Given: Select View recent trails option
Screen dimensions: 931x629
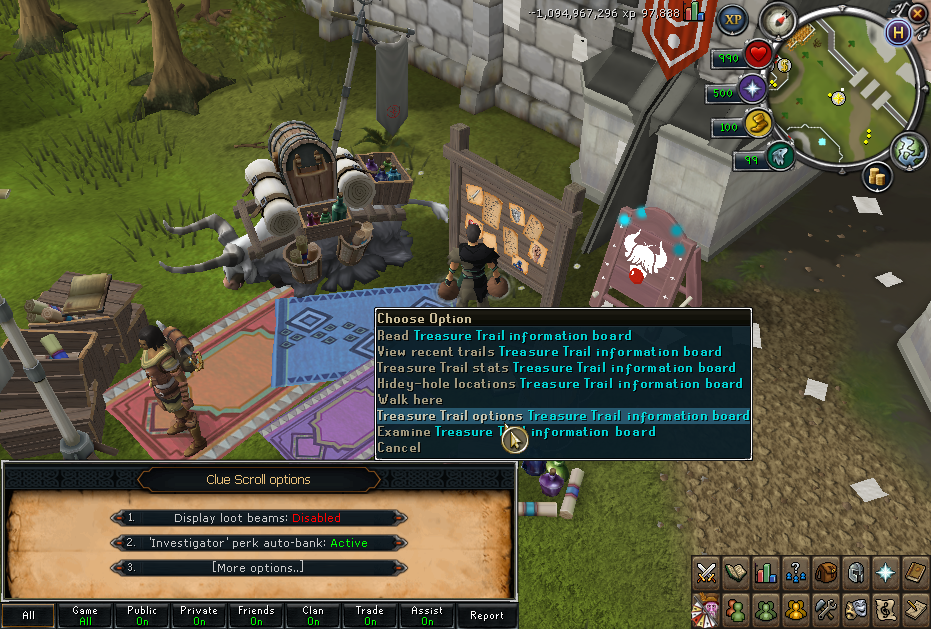Looking at the screenshot, I should [549, 352].
